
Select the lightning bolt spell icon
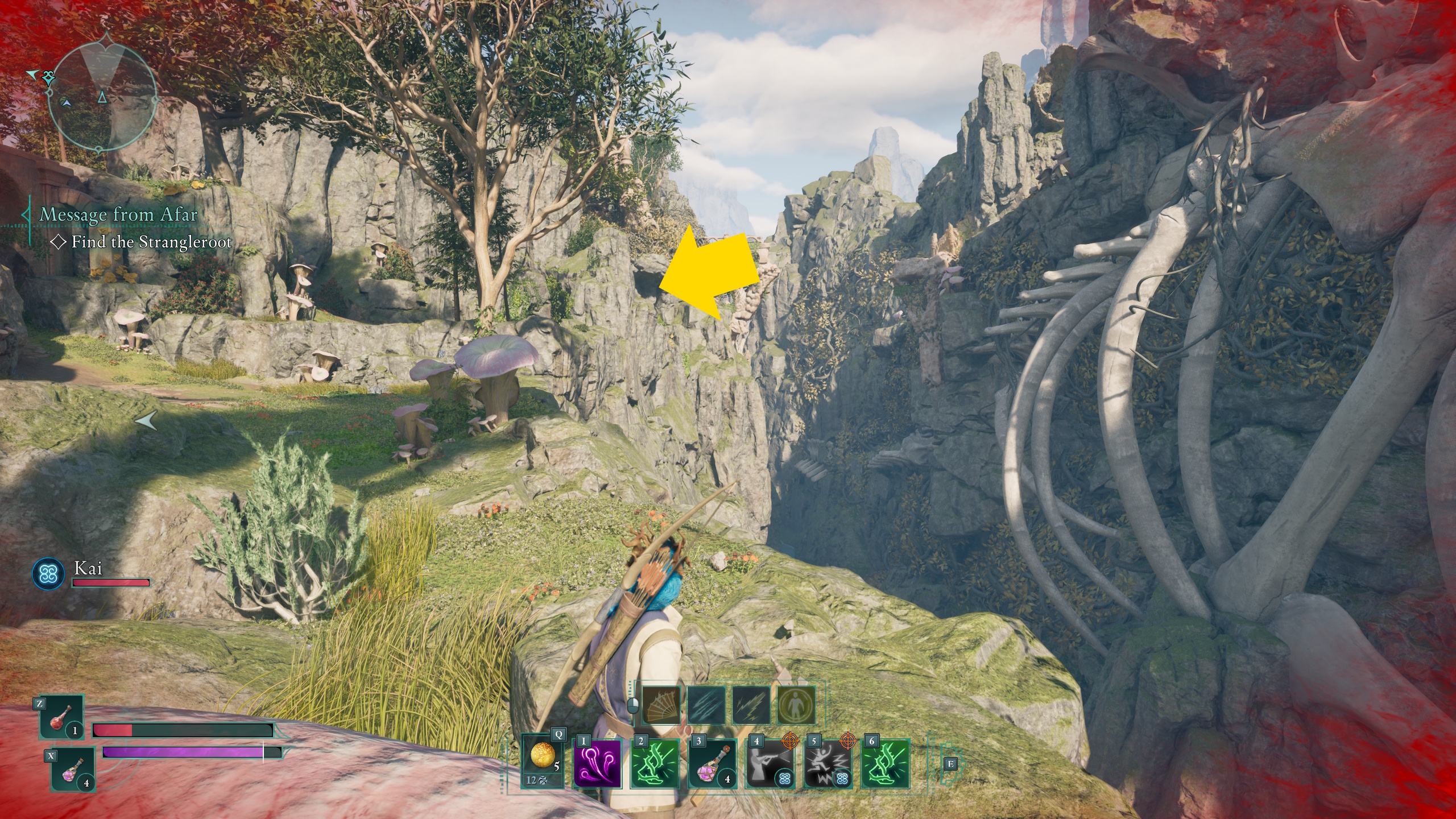click(751, 705)
